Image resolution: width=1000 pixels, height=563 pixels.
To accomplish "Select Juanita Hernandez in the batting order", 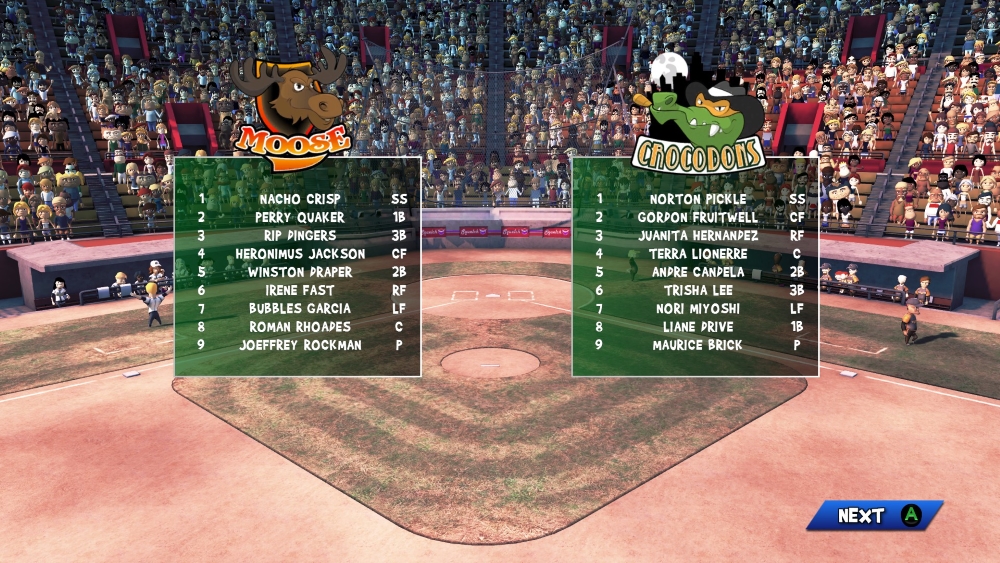I will (x=698, y=235).
